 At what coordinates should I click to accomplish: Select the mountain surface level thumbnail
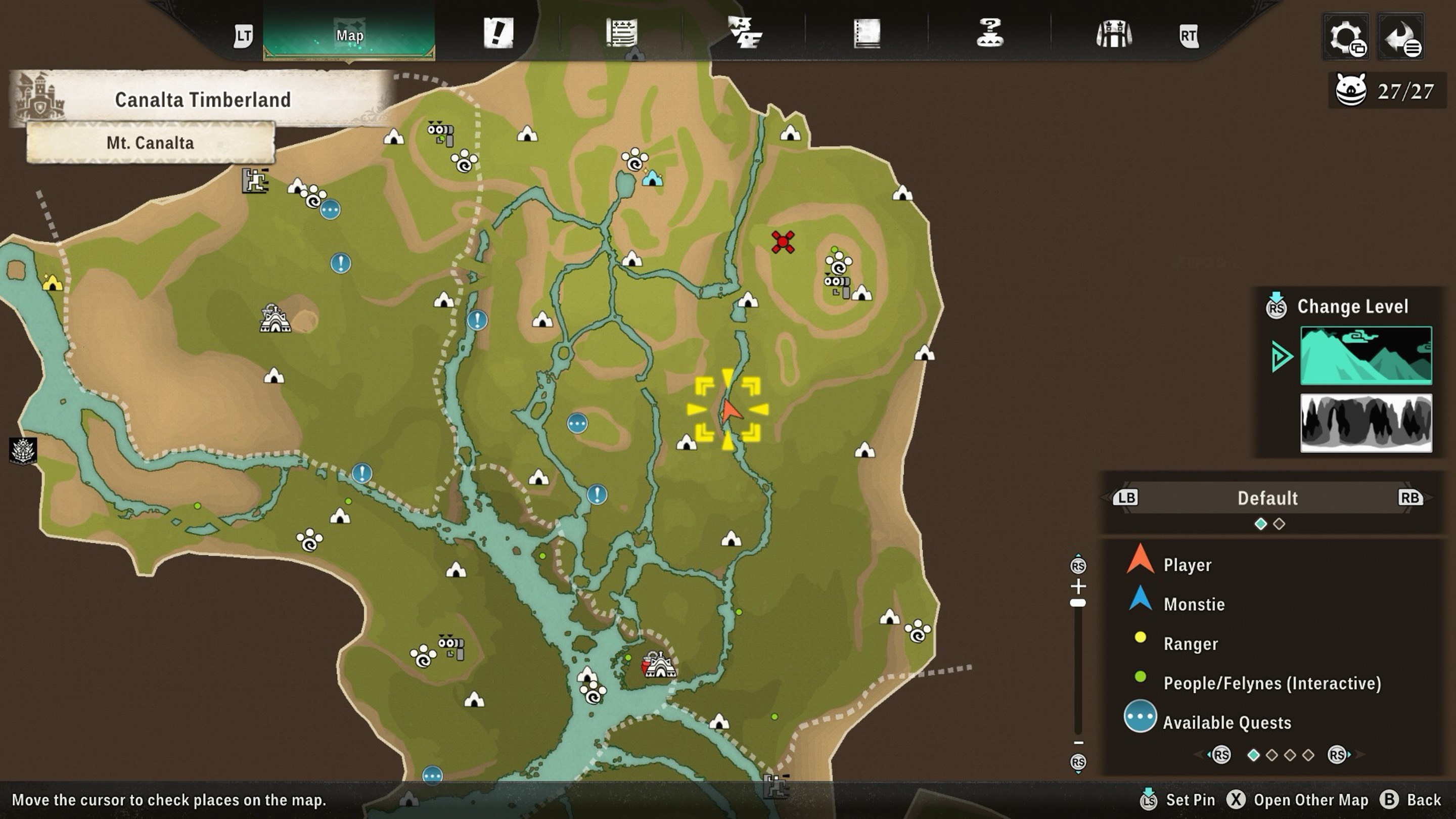point(1366,355)
